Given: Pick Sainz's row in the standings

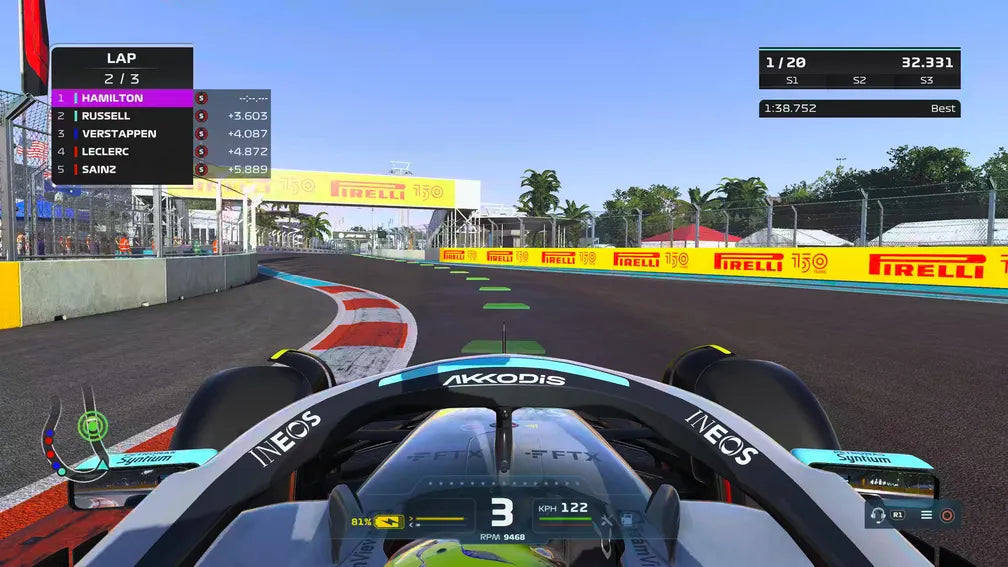Looking at the screenshot, I should (x=122, y=170).
